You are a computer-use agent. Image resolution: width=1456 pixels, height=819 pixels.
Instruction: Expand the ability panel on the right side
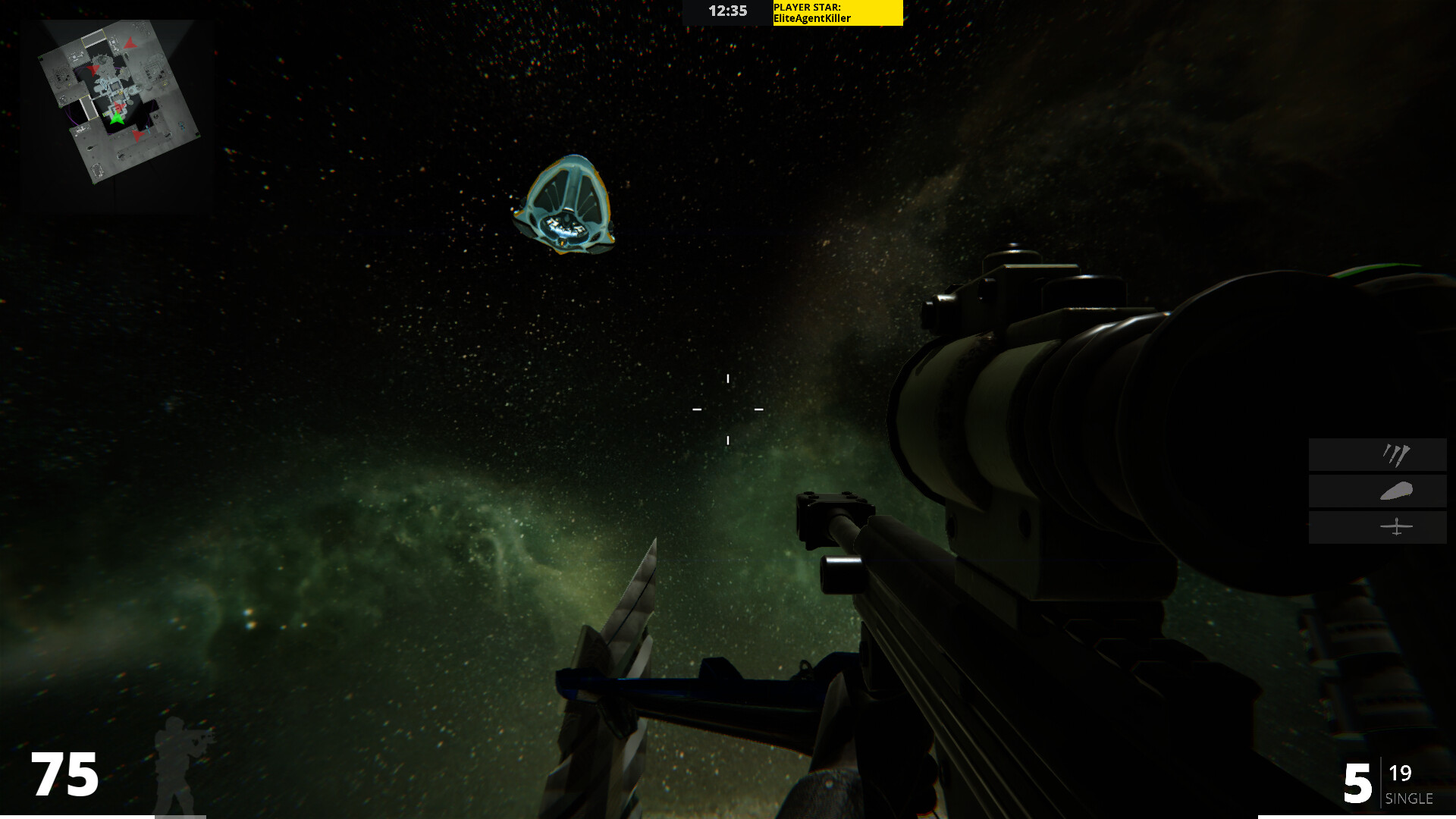tap(1376, 491)
